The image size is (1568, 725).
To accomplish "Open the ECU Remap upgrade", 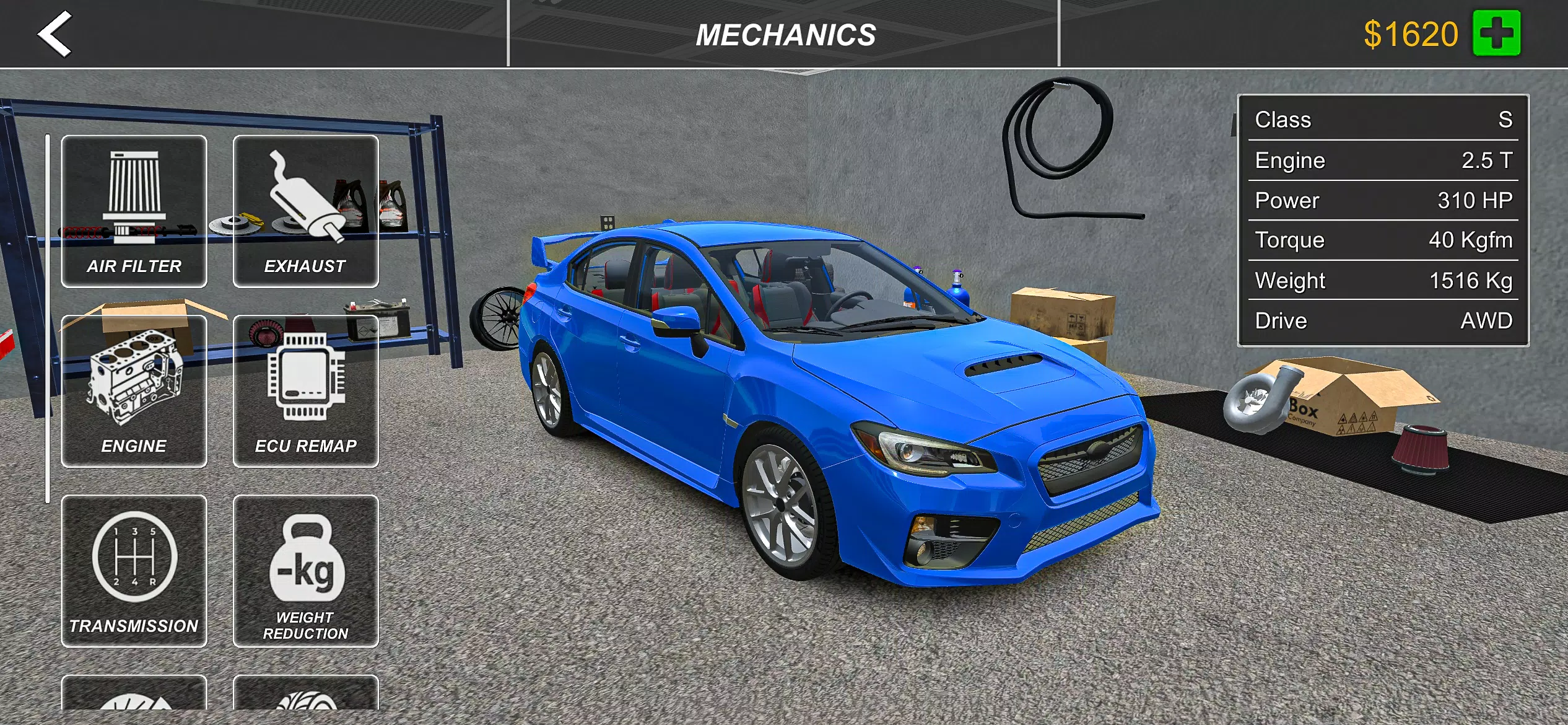I will pos(306,390).
